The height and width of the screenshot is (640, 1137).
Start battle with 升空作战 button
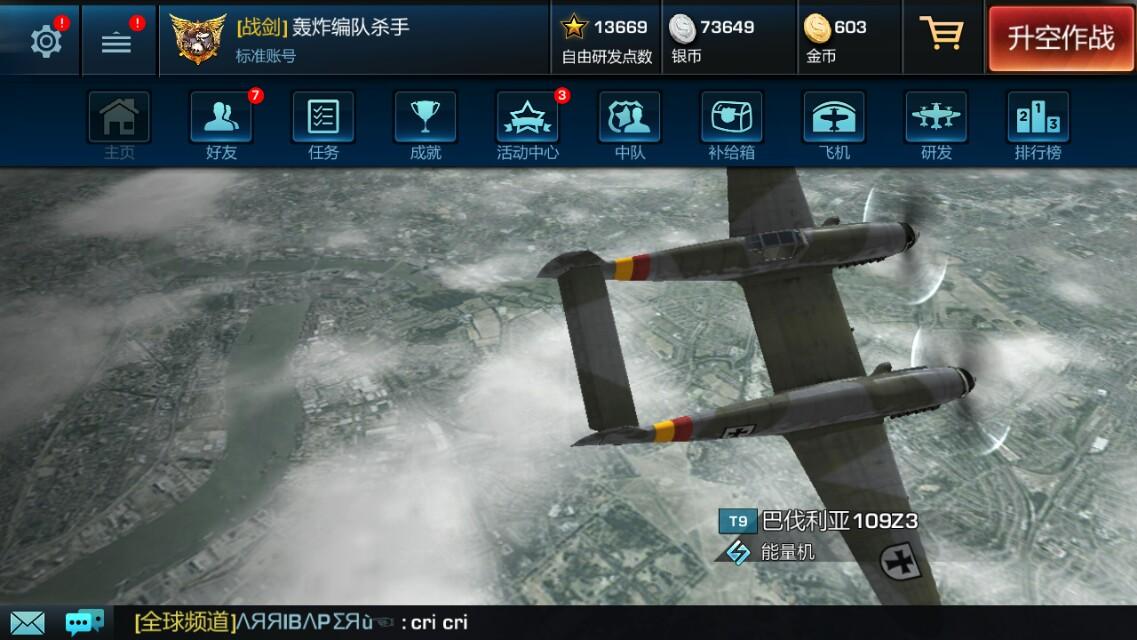(x=1060, y=38)
